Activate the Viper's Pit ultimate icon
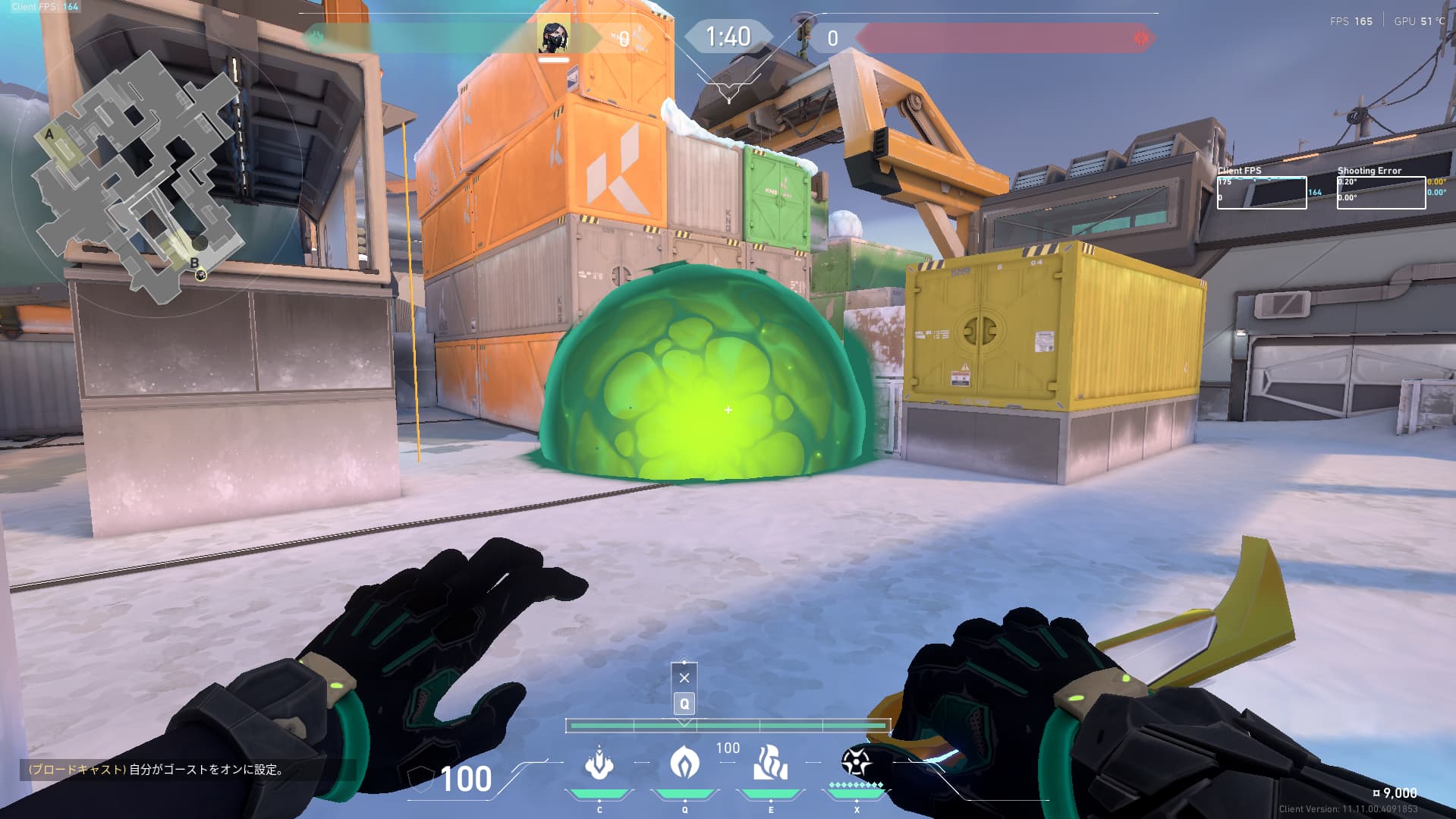Image resolution: width=1456 pixels, height=819 pixels. click(x=856, y=762)
